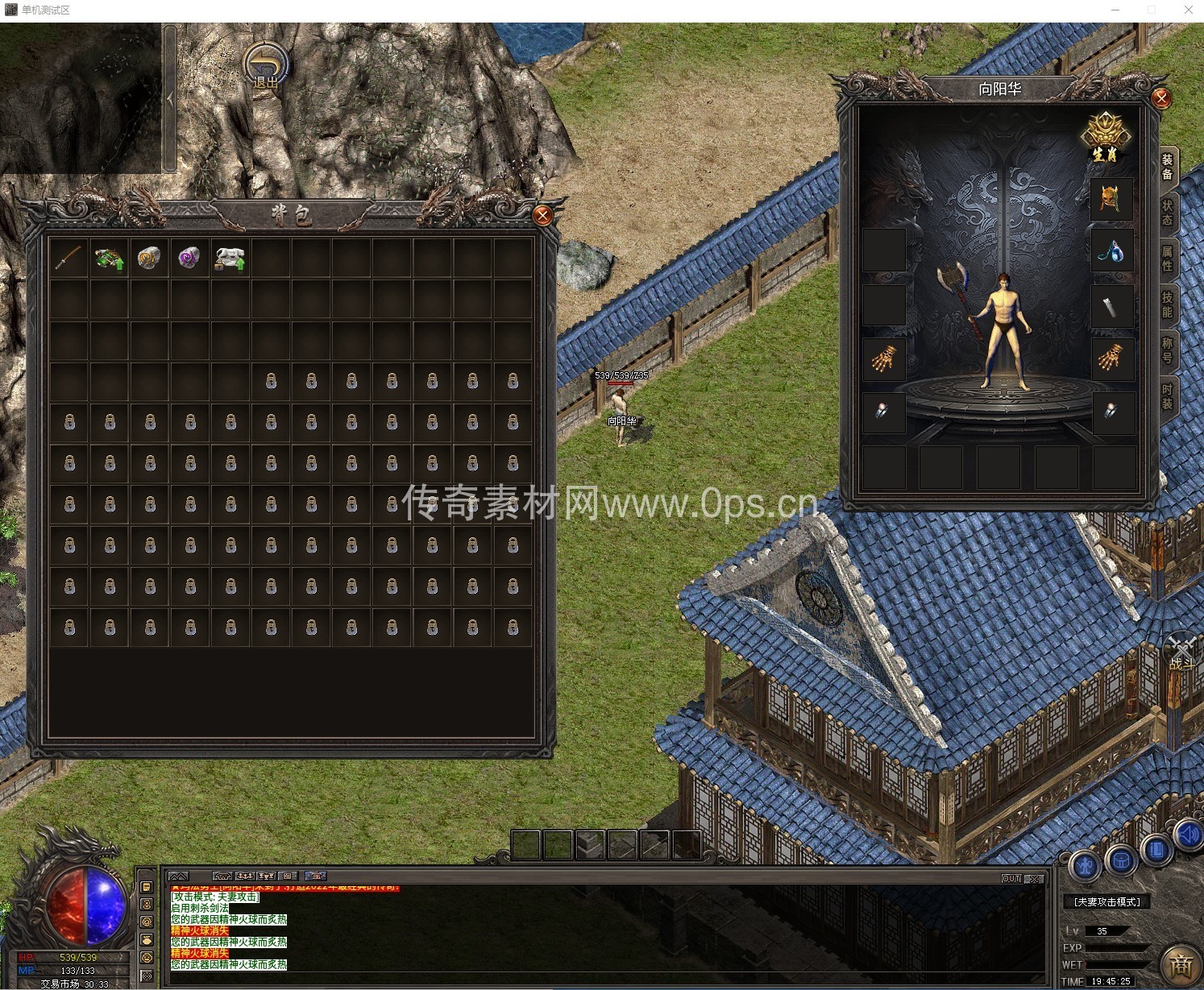Screen dimensions: 1204x990
Task: Select the equipped blue necklace slot
Action: (1111, 251)
